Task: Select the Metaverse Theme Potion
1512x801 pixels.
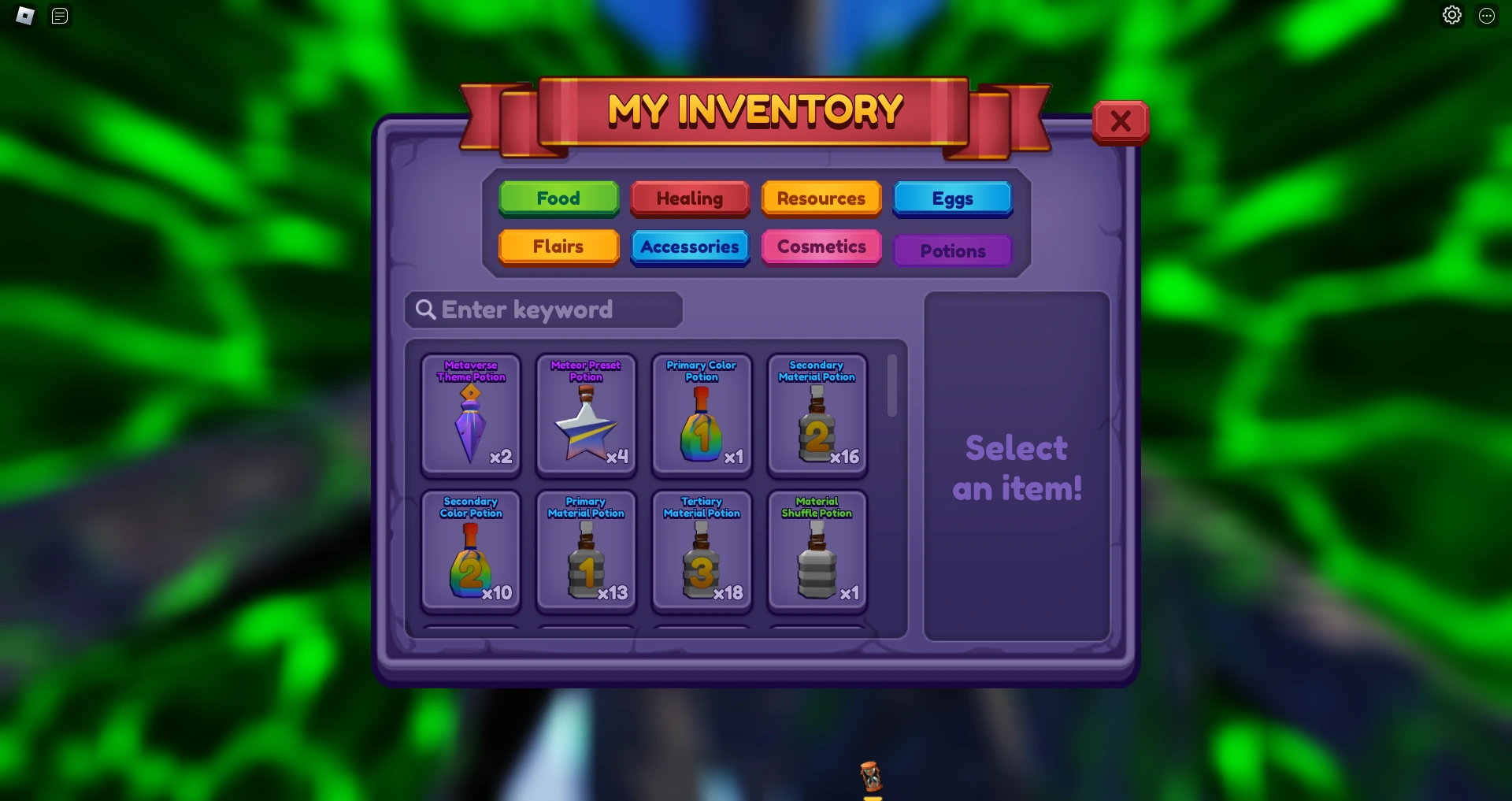Action: (471, 415)
